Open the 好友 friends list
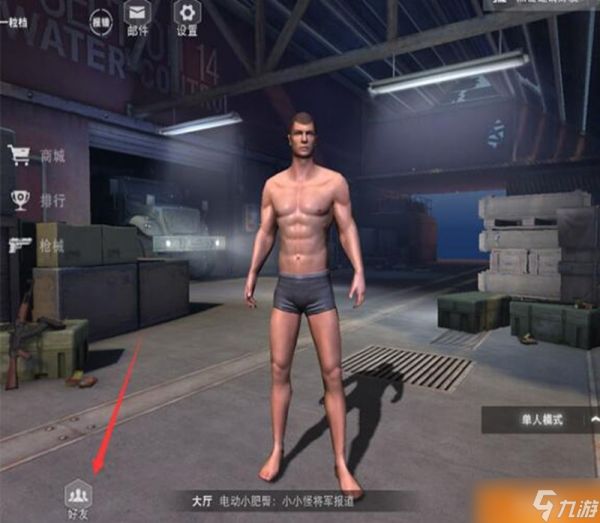Image resolution: width=600 pixels, height=523 pixels. click(77, 496)
